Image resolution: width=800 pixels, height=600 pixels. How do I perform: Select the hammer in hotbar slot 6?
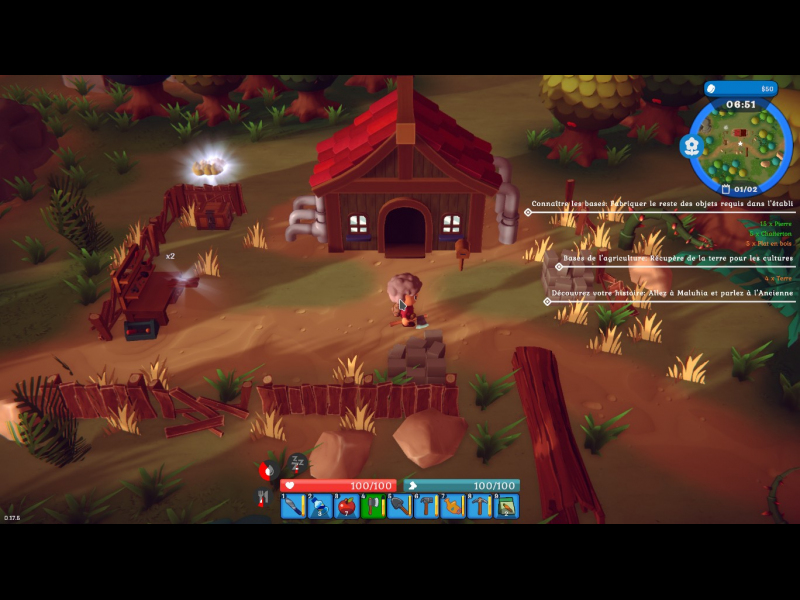[427, 506]
